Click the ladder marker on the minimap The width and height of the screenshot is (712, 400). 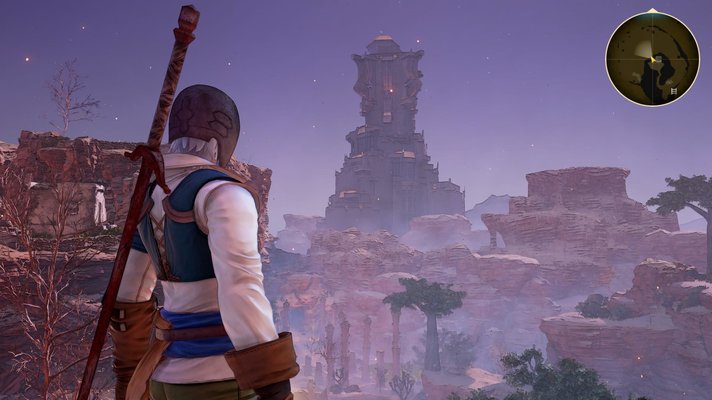(674, 92)
